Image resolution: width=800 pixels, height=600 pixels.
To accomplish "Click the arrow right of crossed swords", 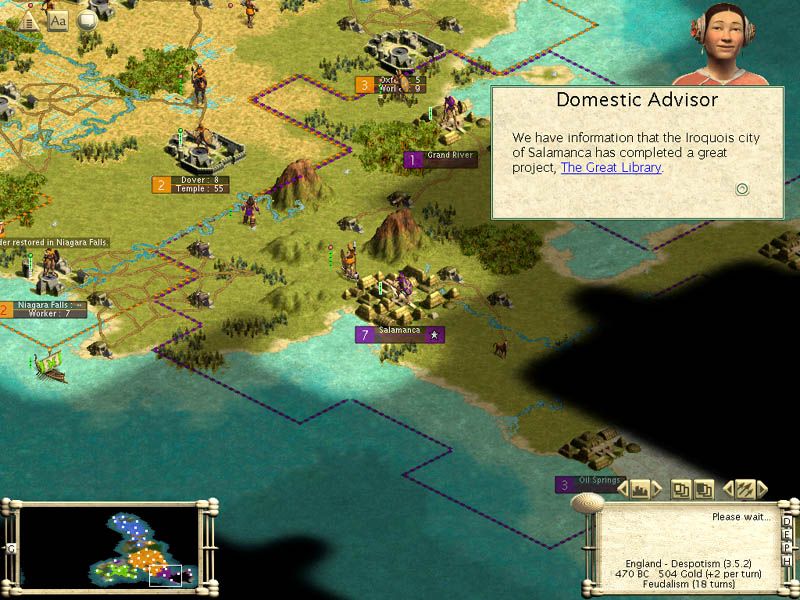I will point(763,489).
